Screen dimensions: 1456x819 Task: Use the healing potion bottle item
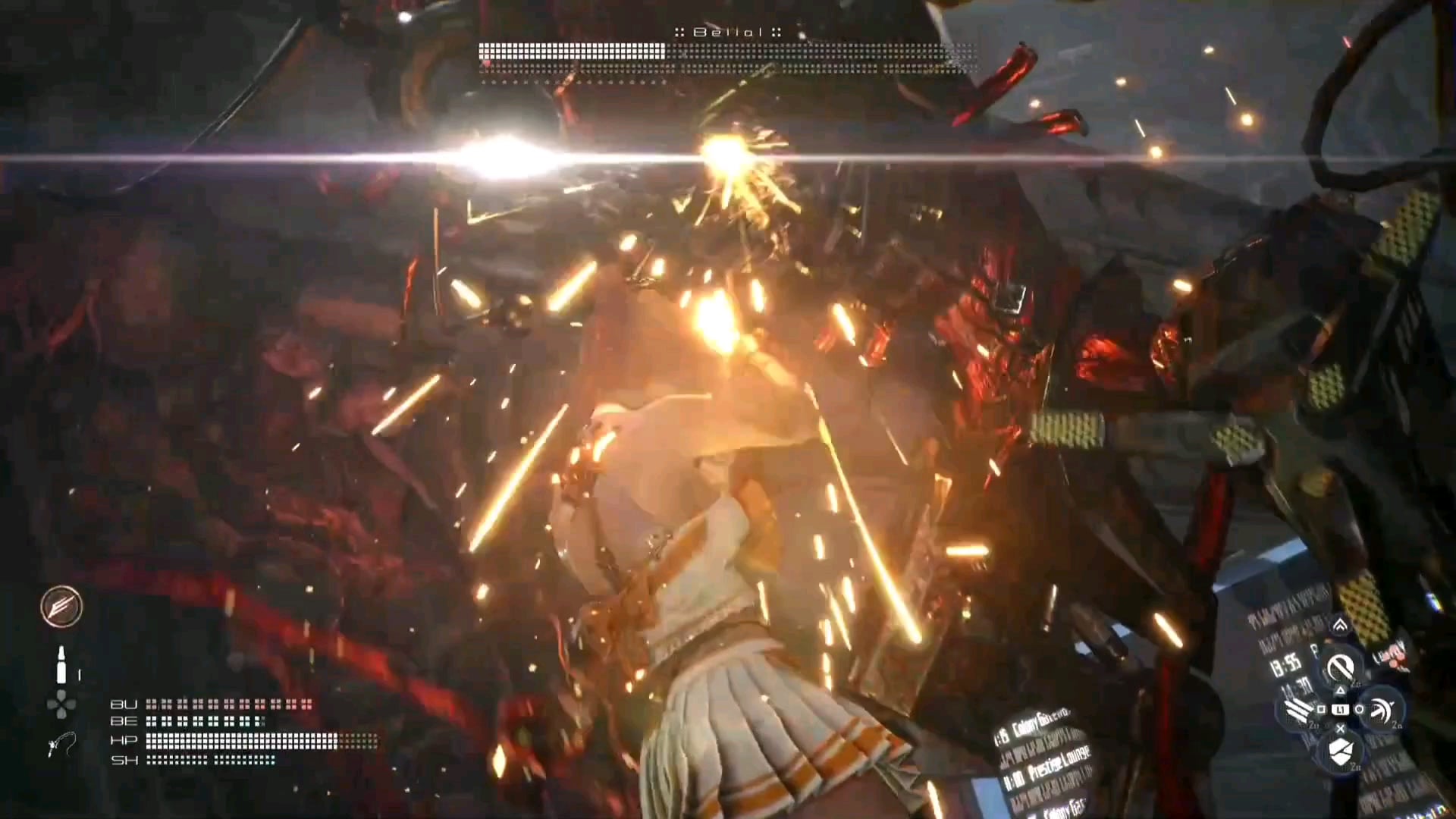[x=61, y=665]
